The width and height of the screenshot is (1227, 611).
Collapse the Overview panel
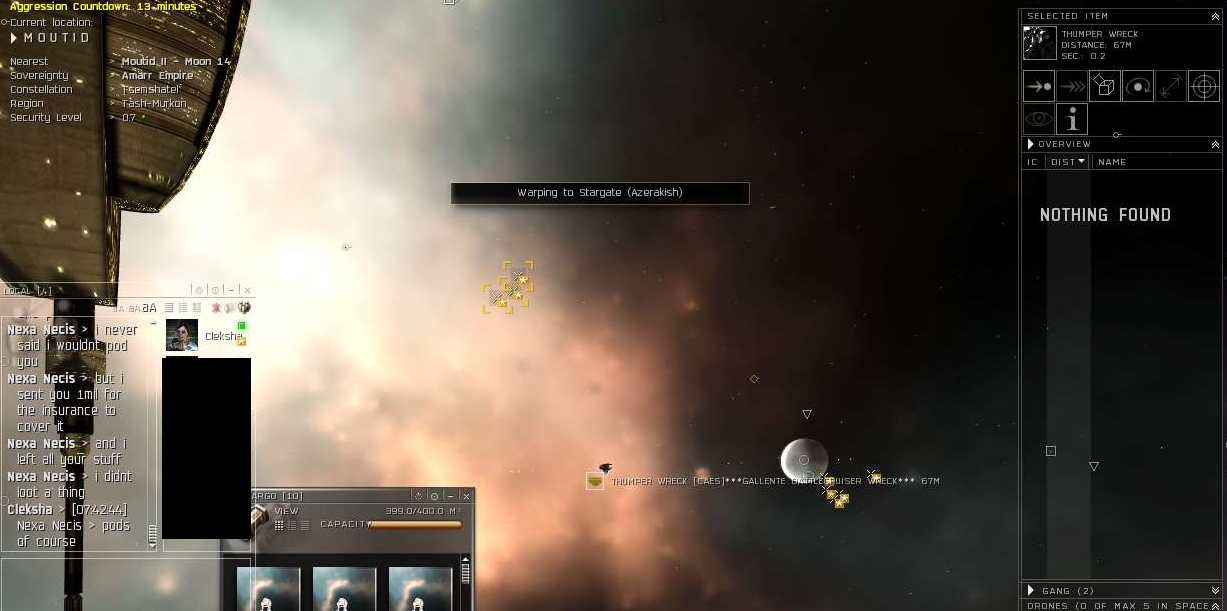(x=1215, y=145)
